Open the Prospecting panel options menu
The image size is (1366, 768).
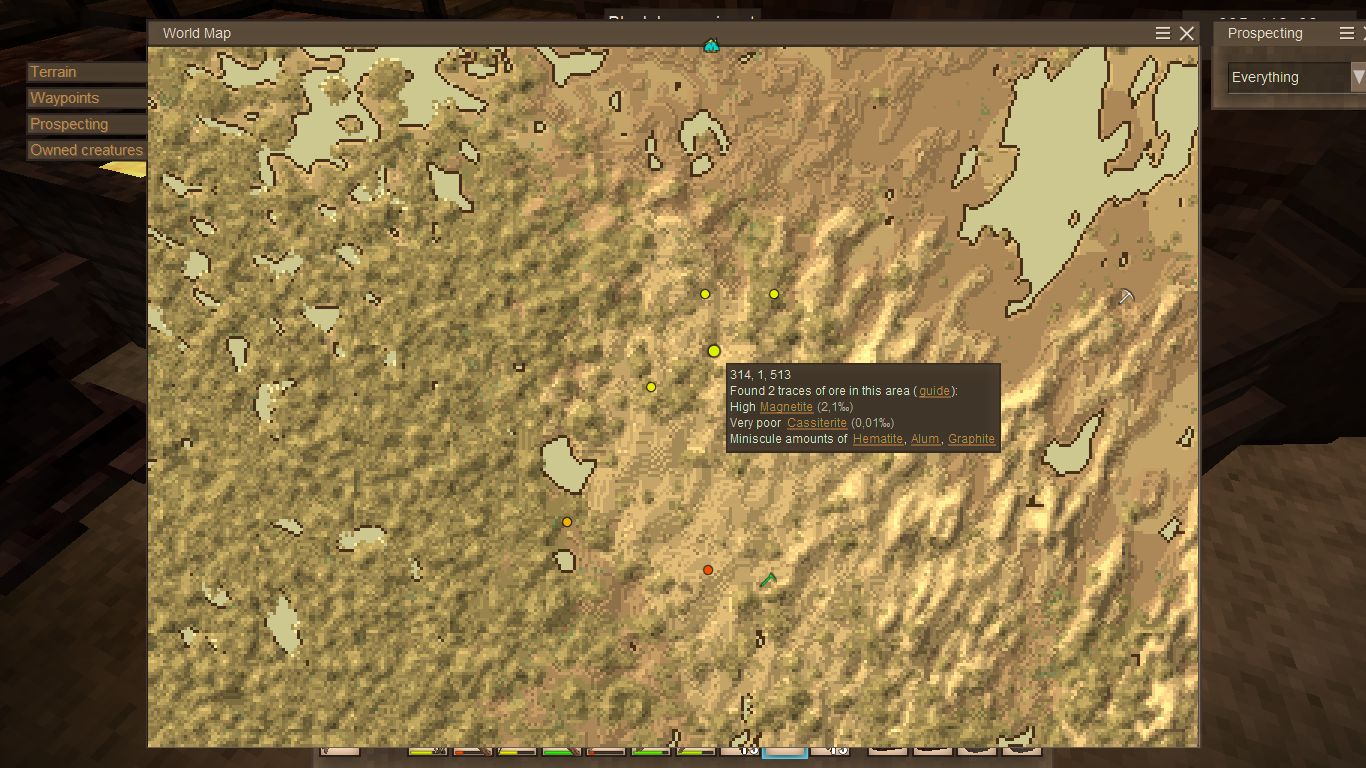coord(1347,34)
